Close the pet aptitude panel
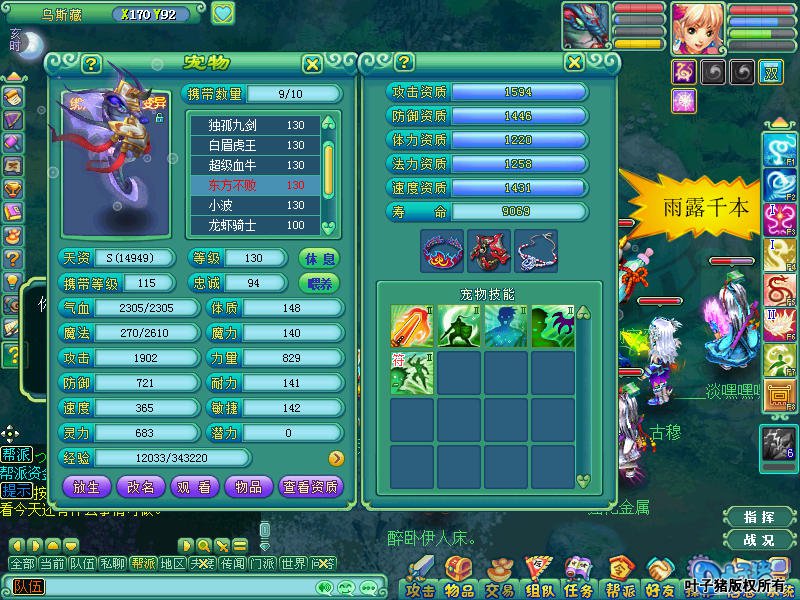Viewport: 800px width, 600px height. pos(573,62)
